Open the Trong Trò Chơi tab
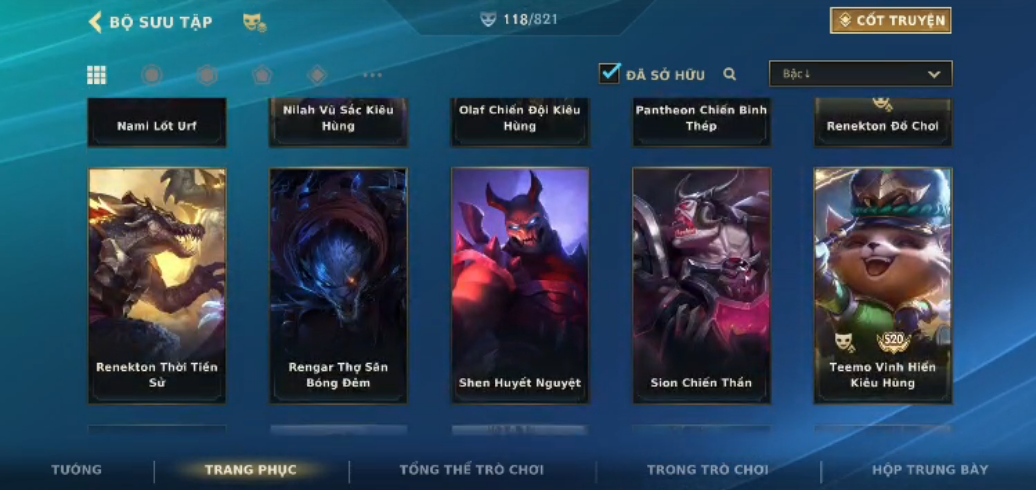This screenshot has height=490, width=1036. tap(708, 470)
